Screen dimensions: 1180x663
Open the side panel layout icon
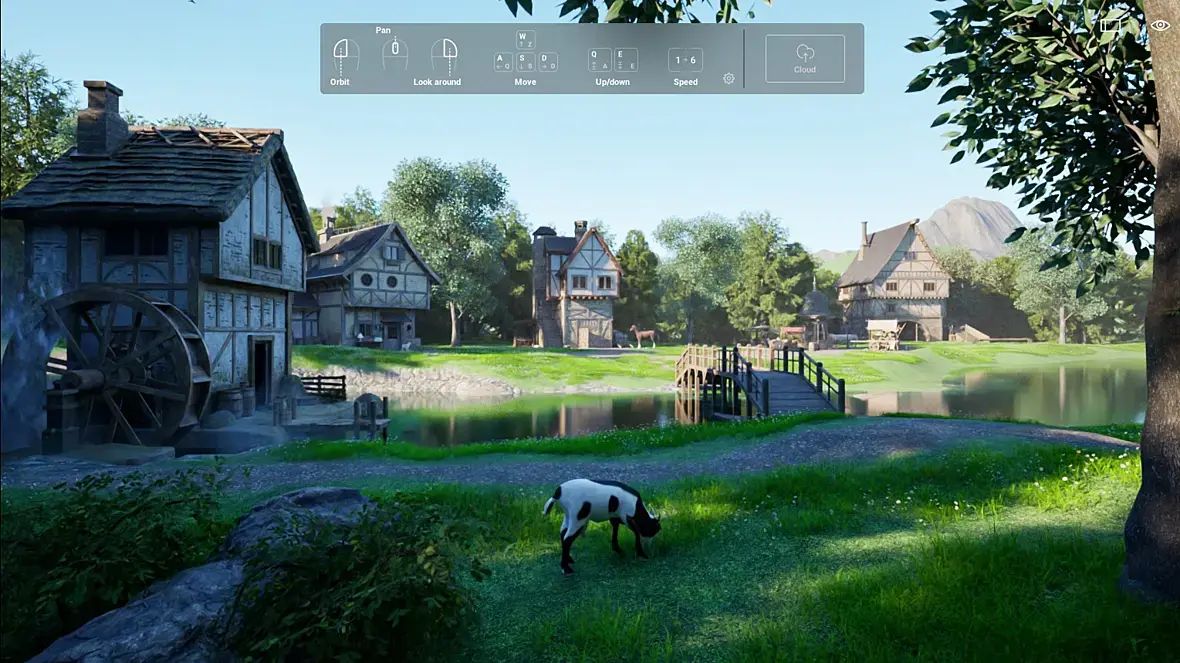point(1111,26)
